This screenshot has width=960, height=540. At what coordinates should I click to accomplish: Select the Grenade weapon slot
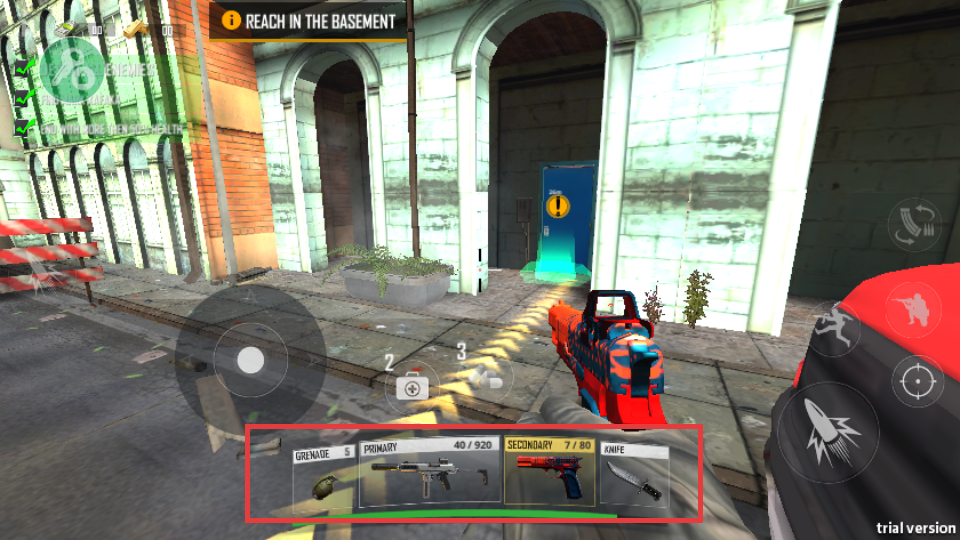pyautogui.click(x=324, y=476)
